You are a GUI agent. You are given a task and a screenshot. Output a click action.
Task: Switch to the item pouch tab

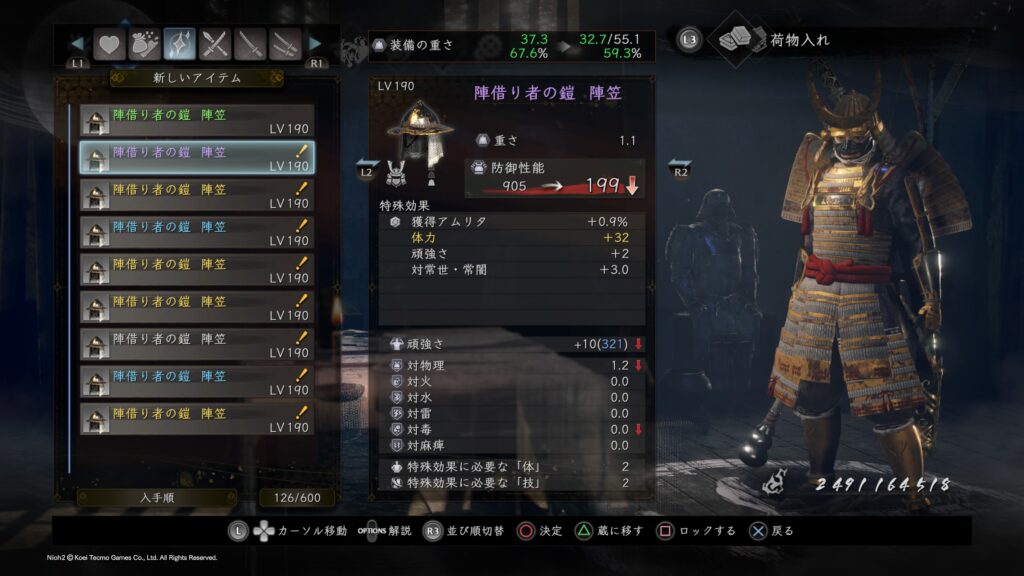click(144, 44)
